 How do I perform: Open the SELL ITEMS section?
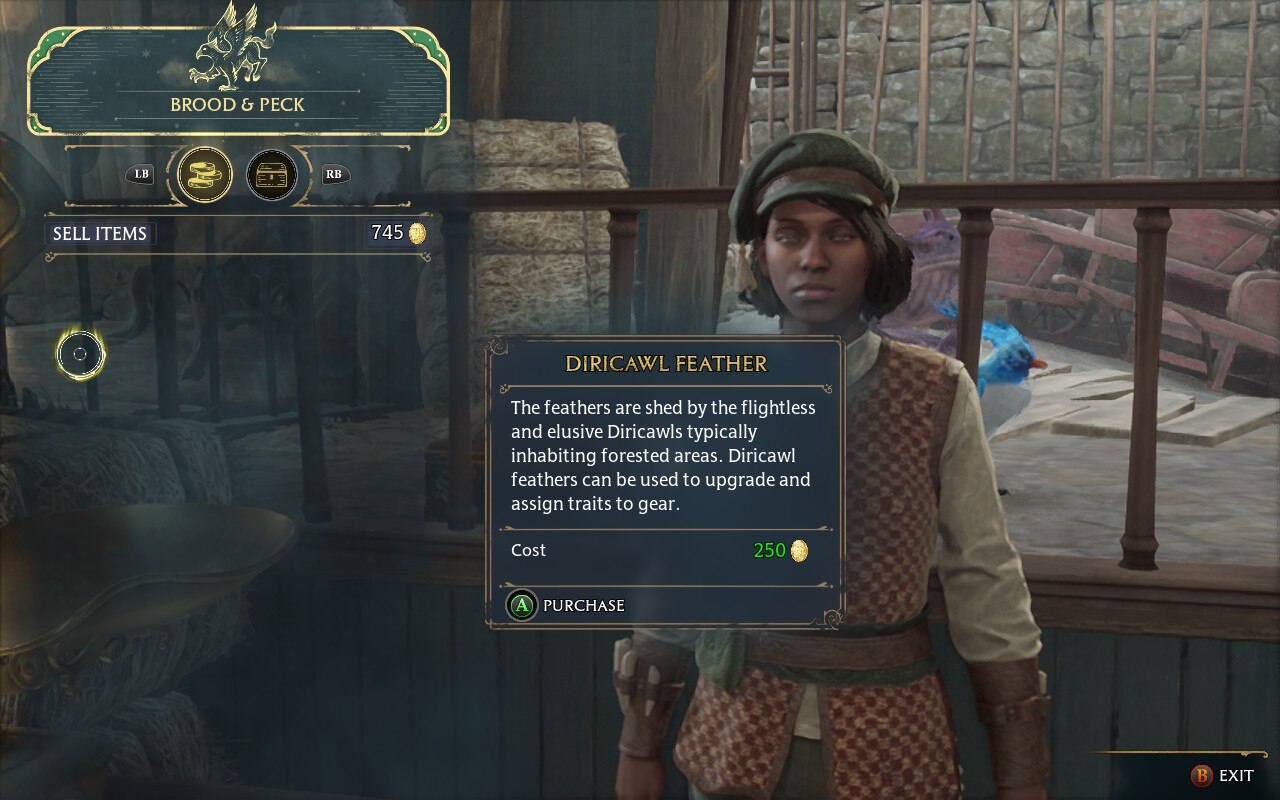pos(100,233)
